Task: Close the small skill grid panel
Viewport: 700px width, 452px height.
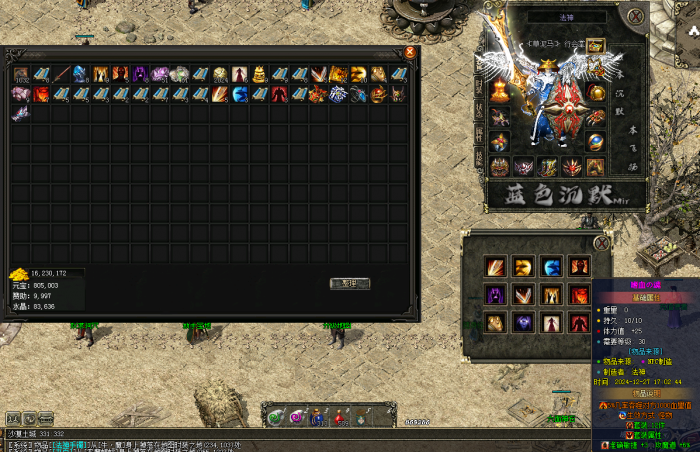Action: pos(601,242)
